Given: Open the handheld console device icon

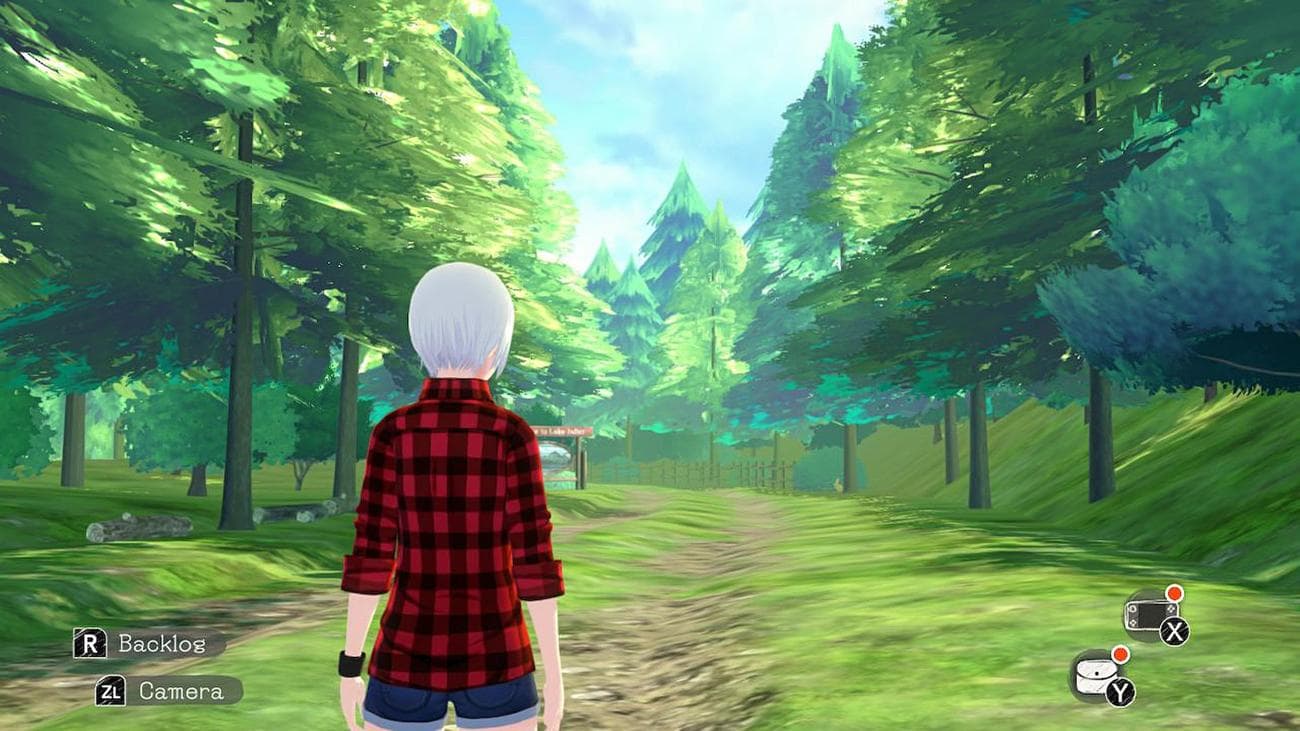Looking at the screenshot, I should pos(1147,614).
